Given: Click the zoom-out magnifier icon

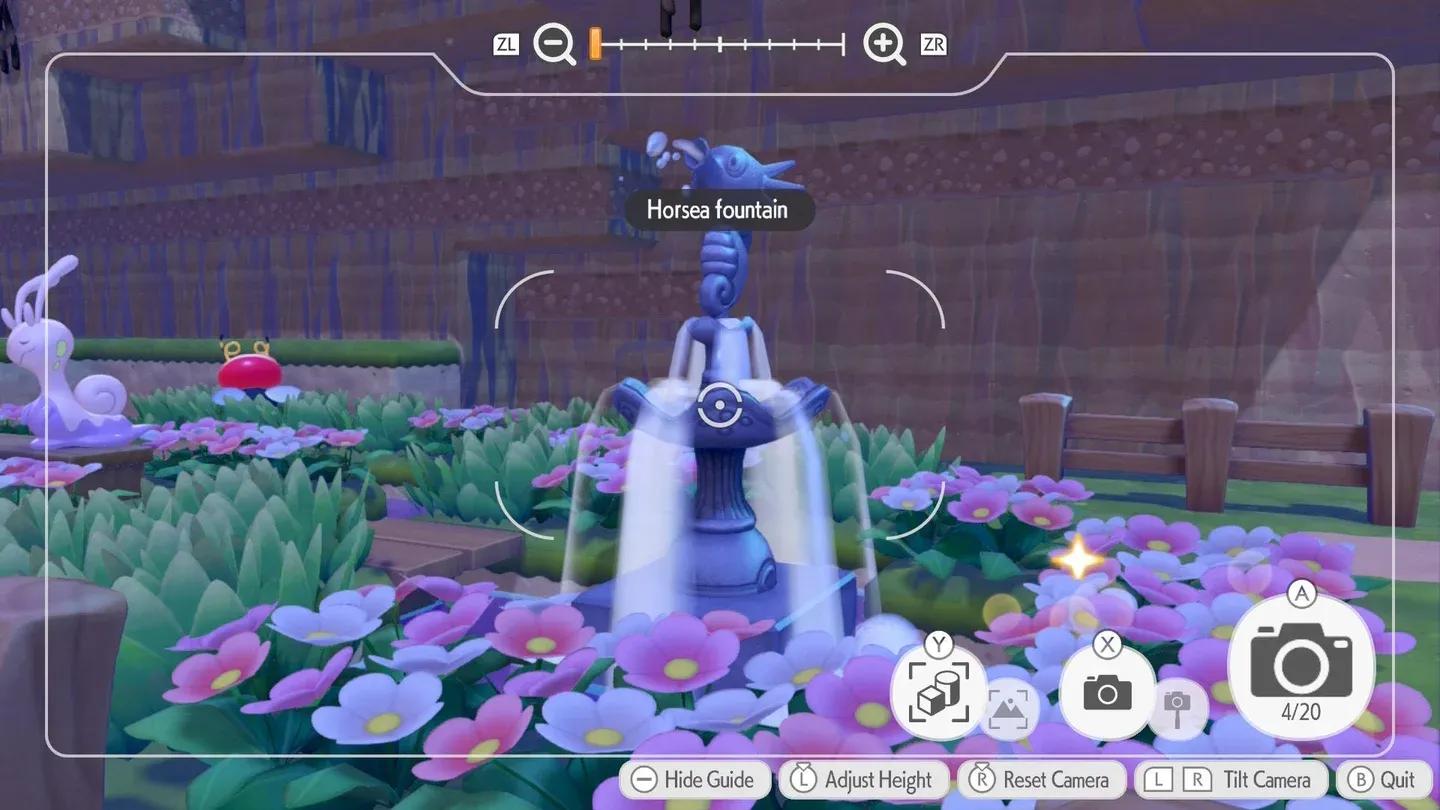Looking at the screenshot, I should pyautogui.click(x=554, y=44).
